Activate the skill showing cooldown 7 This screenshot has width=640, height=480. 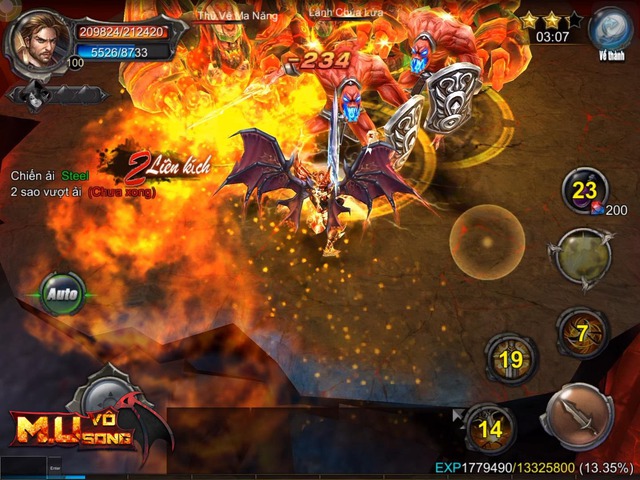(583, 333)
